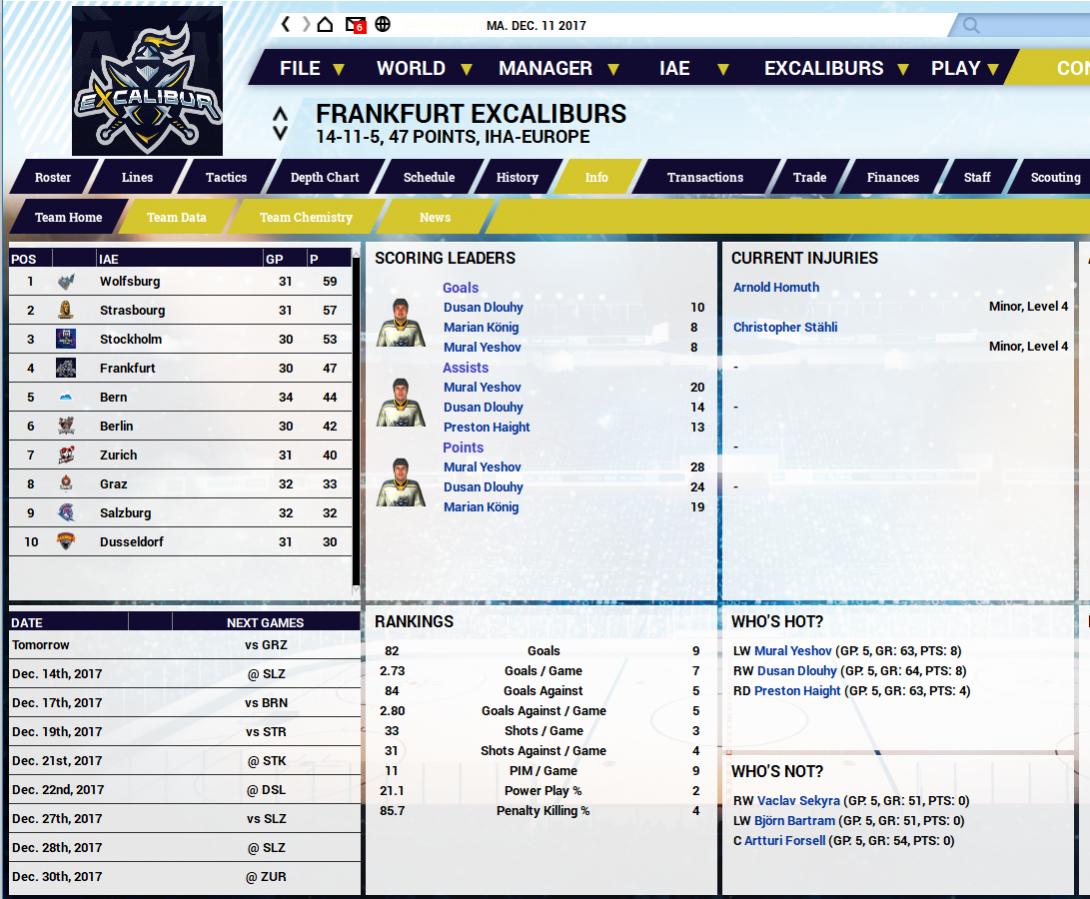1090x899 pixels.
Task: Open the Schedule tab
Action: click(x=429, y=178)
